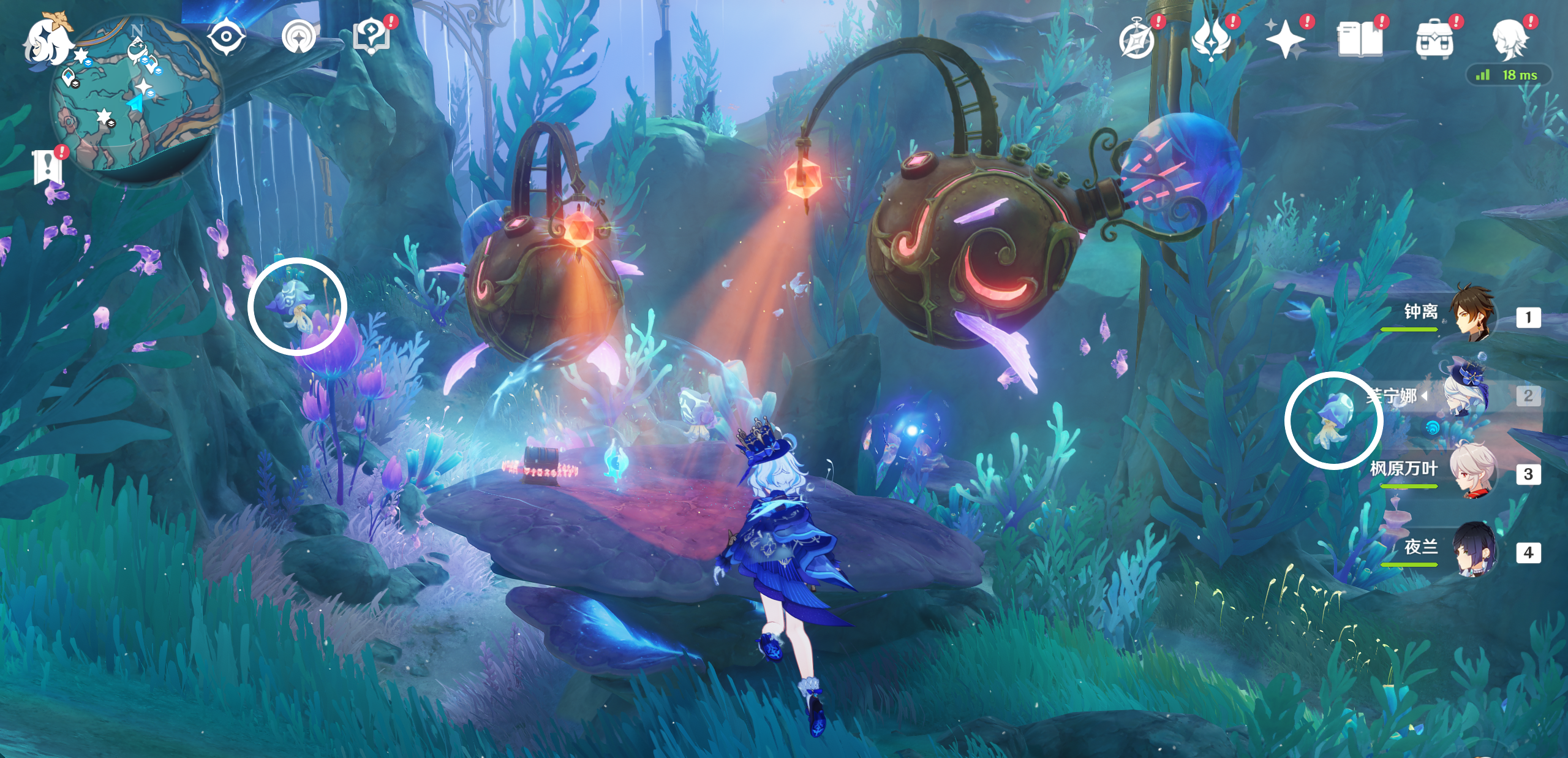Open the Paimon menu
This screenshot has height=758, width=1568.
pos(48,42)
